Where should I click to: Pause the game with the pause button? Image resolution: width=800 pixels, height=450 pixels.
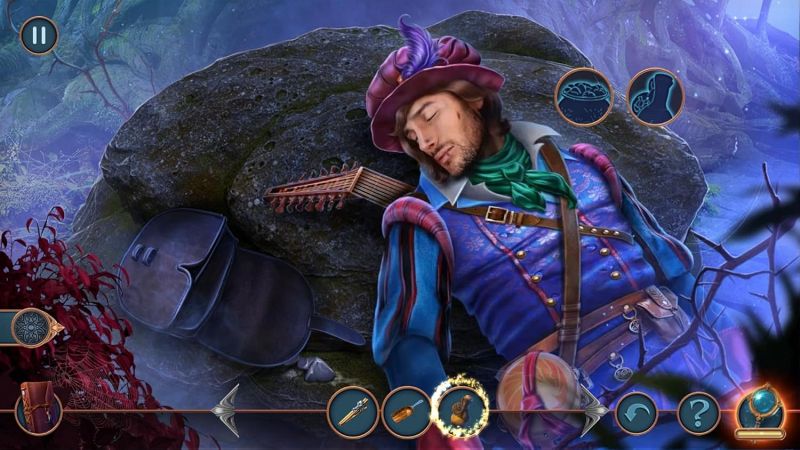tap(39, 35)
